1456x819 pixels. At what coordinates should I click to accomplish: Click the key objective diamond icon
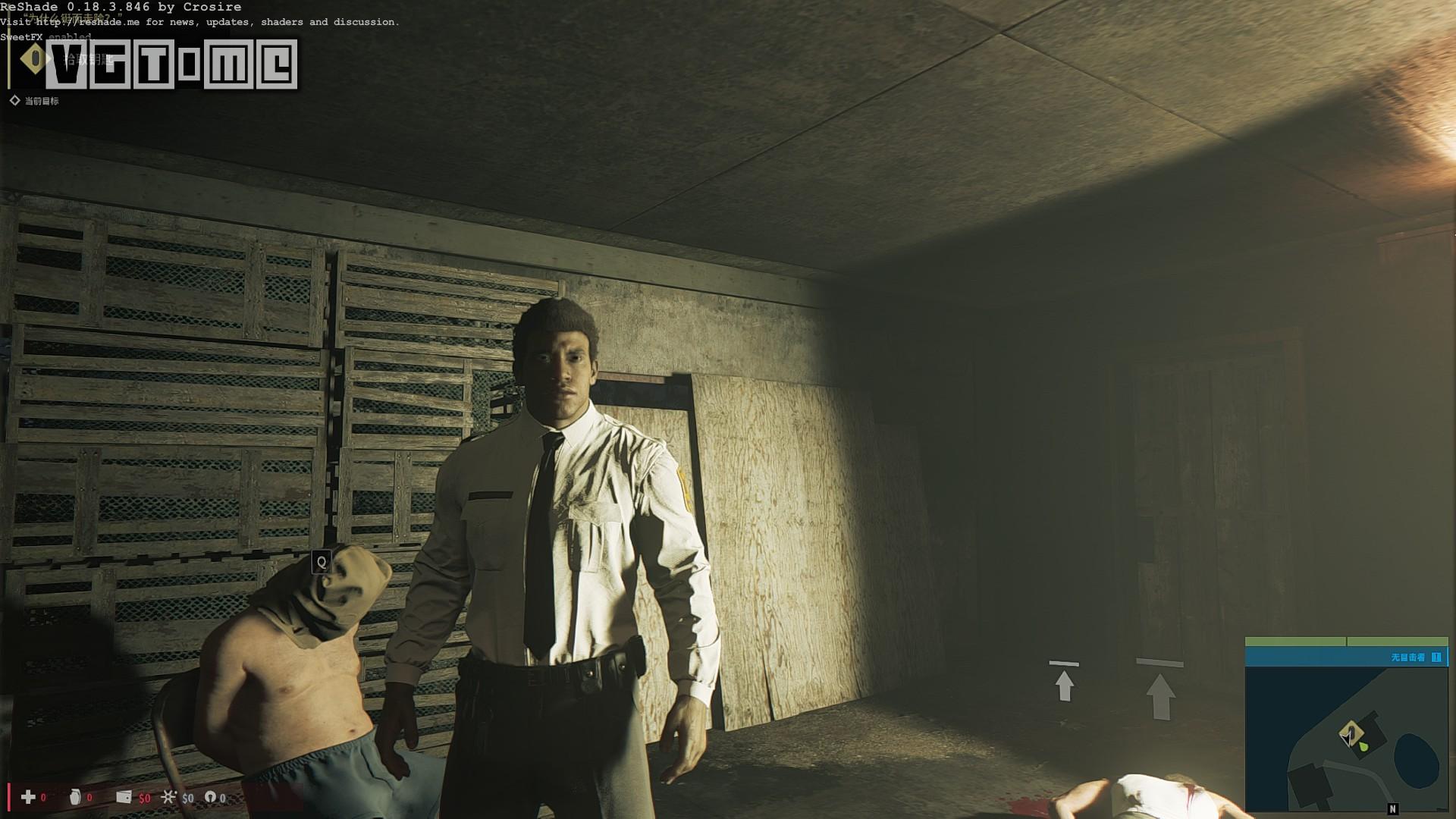[x=33, y=59]
